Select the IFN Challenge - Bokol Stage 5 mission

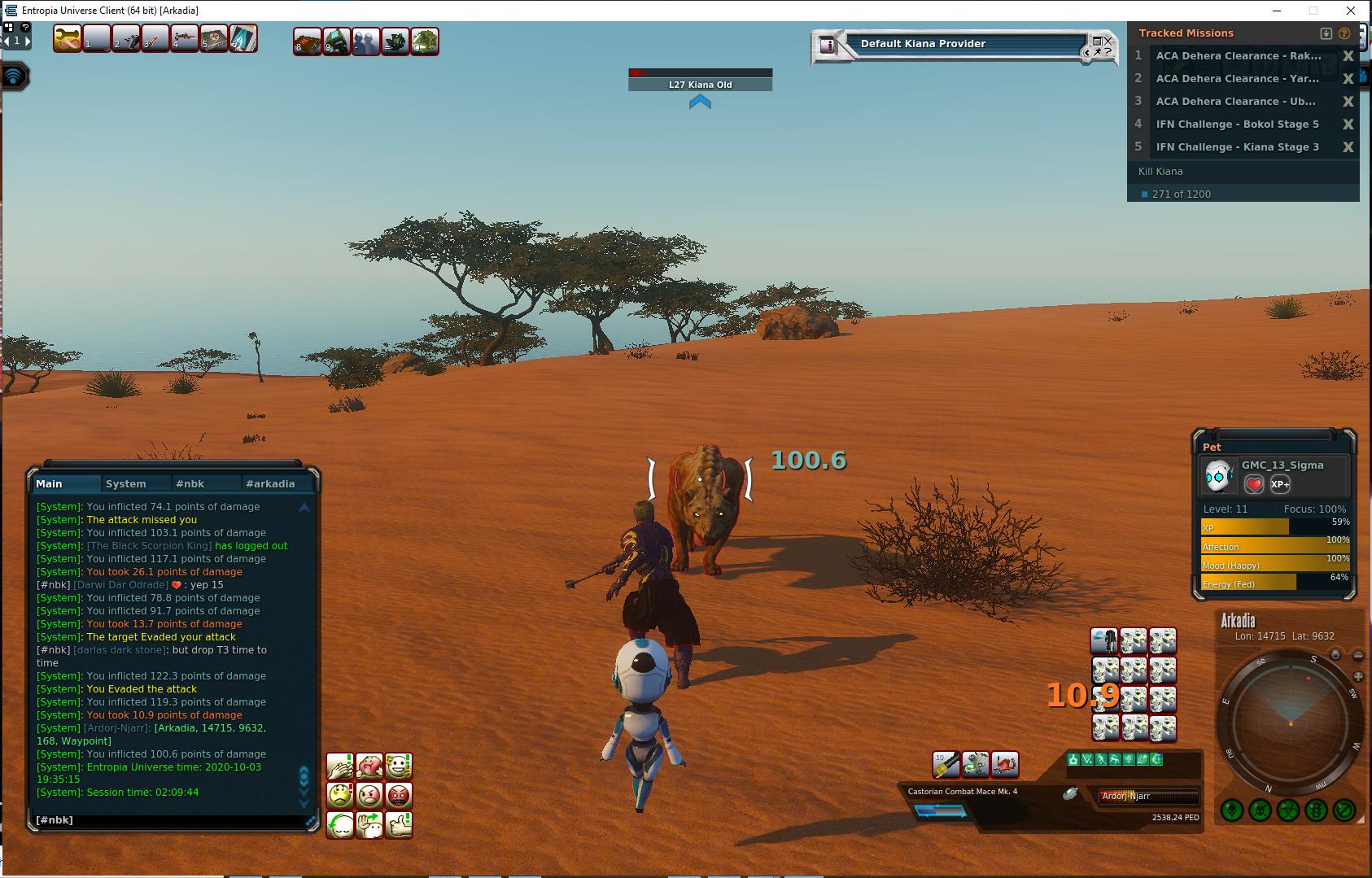(1237, 124)
